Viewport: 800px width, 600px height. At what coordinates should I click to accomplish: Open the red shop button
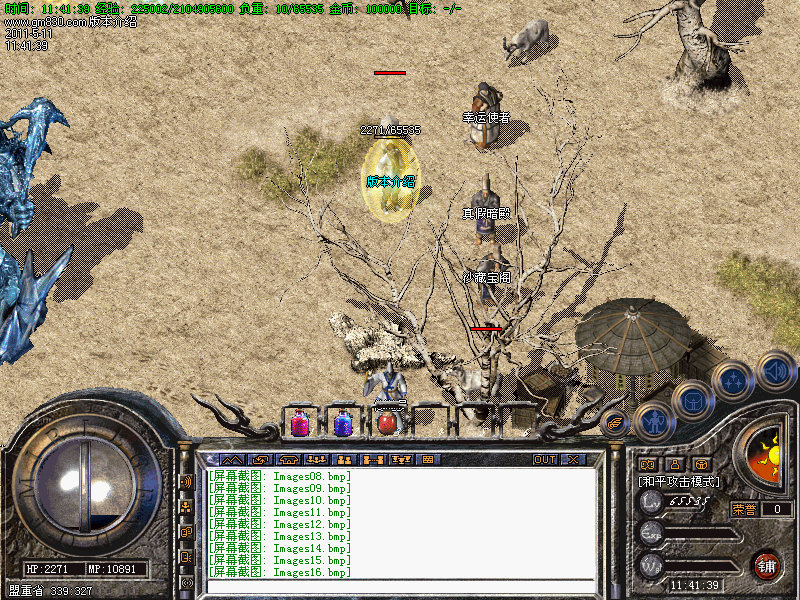(766, 564)
